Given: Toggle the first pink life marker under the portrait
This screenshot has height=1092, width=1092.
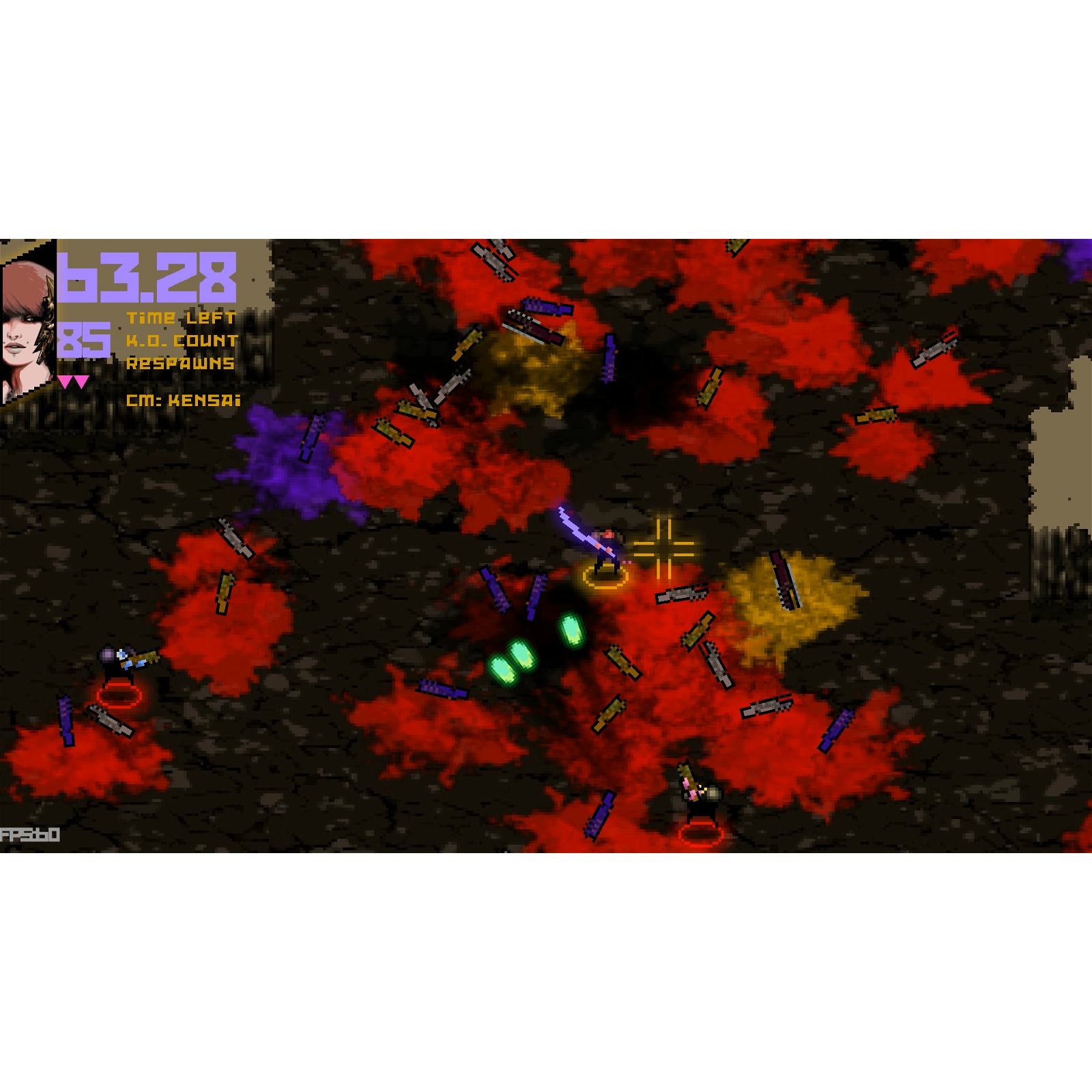Looking at the screenshot, I should 65,381.
